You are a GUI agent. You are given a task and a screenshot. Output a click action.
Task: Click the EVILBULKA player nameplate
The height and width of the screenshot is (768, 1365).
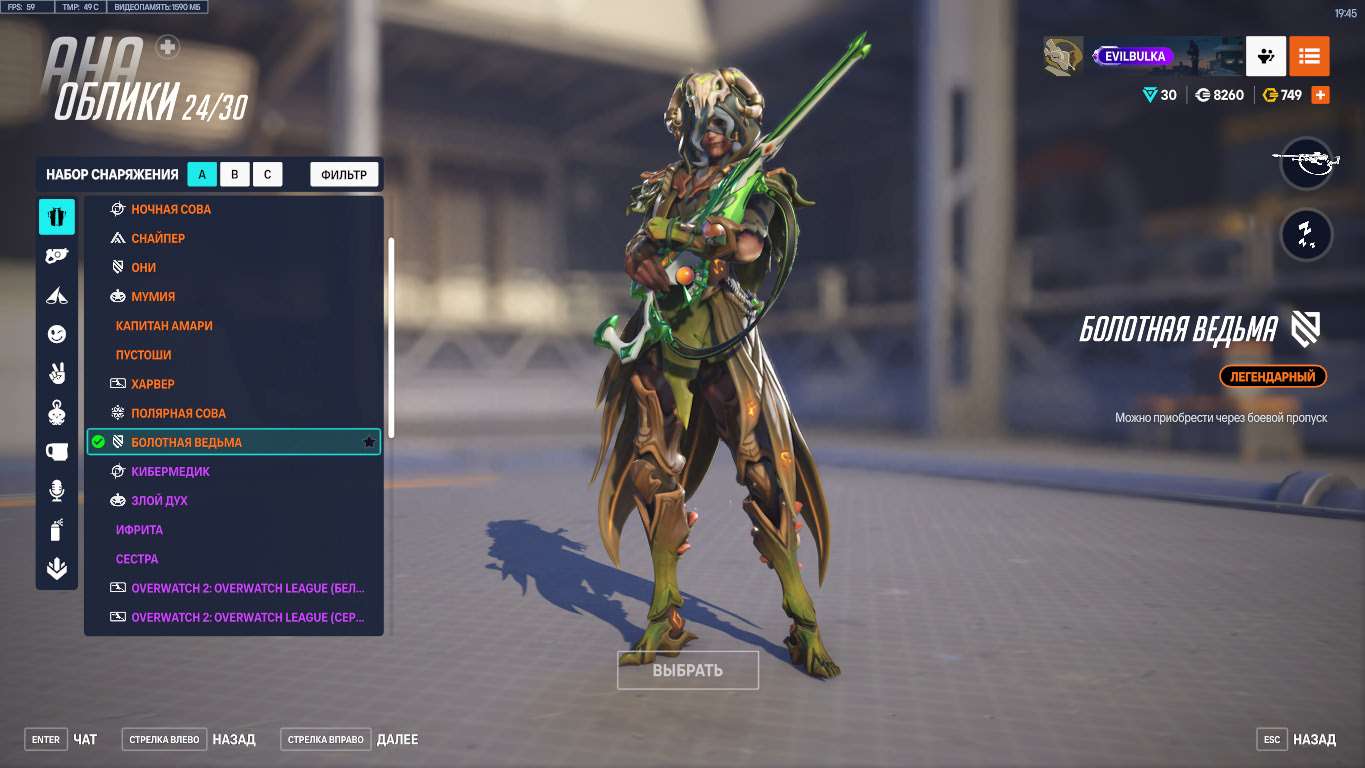1135,56
